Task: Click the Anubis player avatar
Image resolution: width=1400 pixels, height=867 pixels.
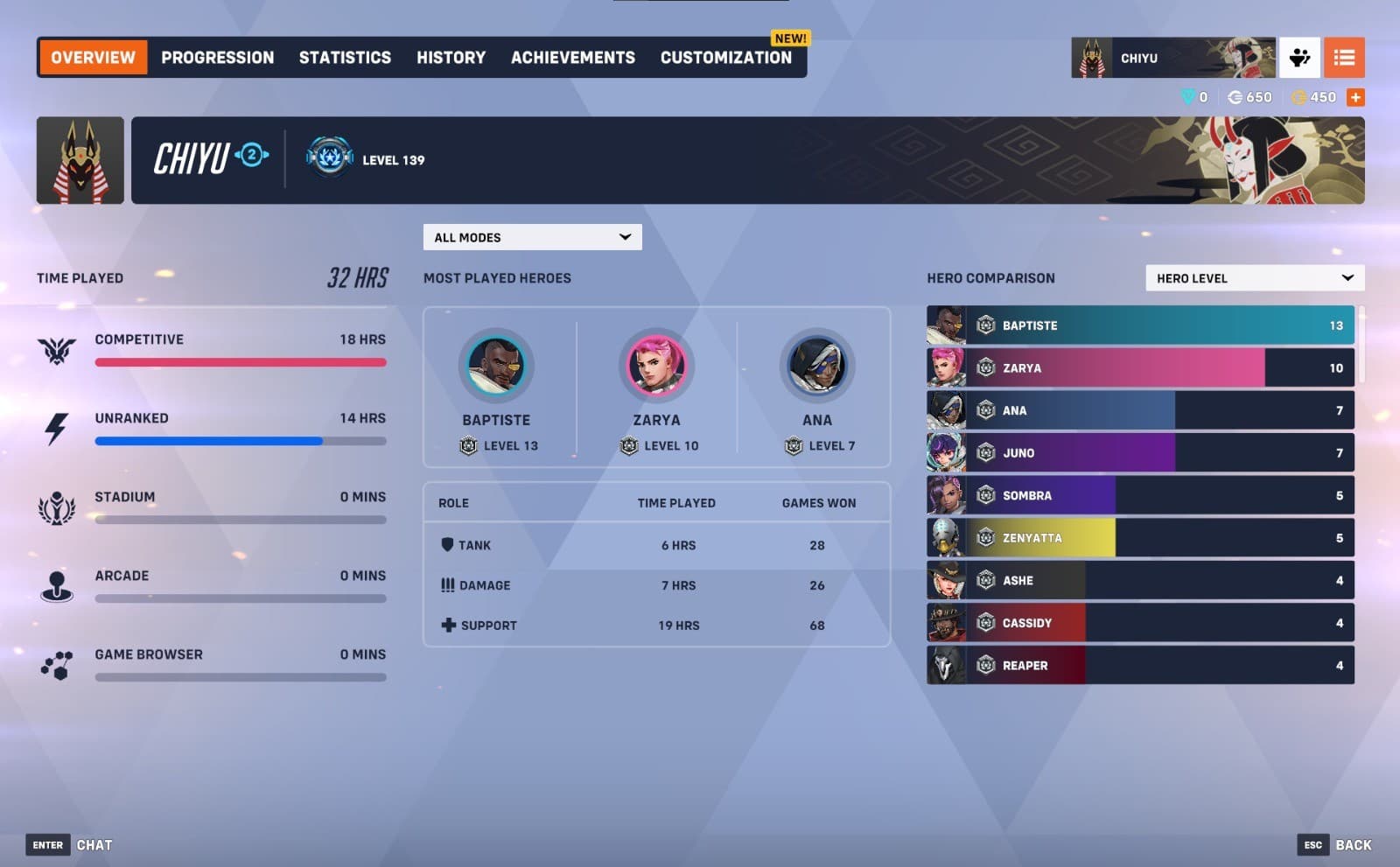Action: coord(80,160)
